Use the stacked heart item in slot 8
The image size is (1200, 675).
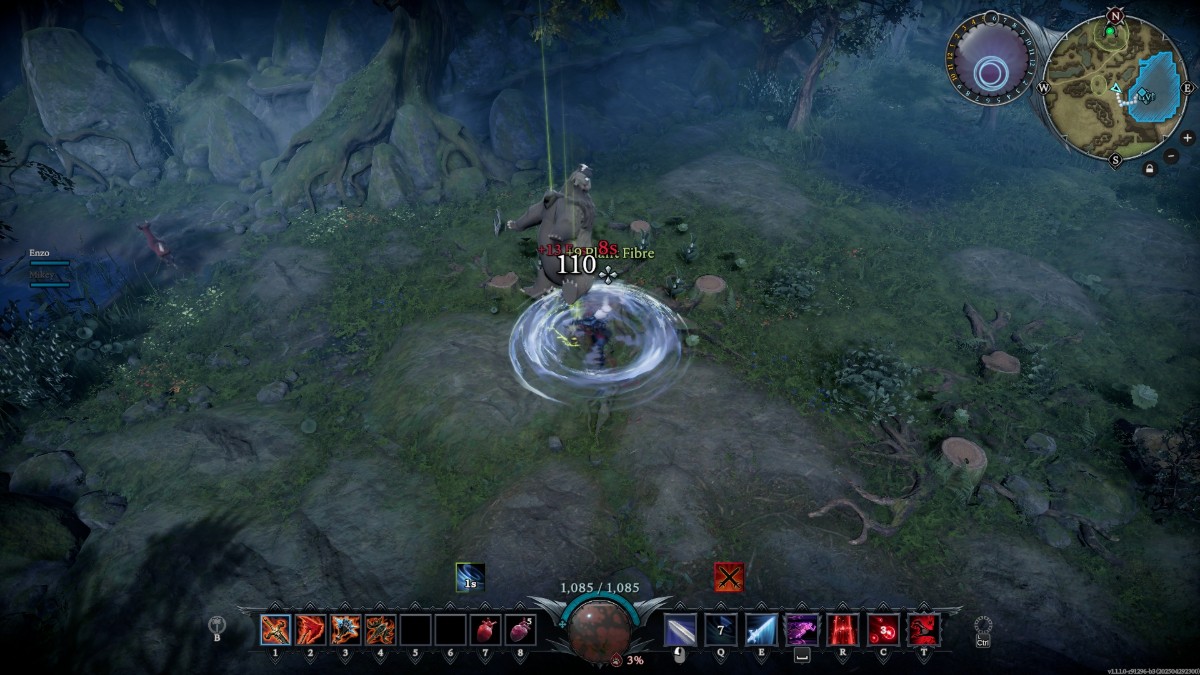(x=520, y=630)
